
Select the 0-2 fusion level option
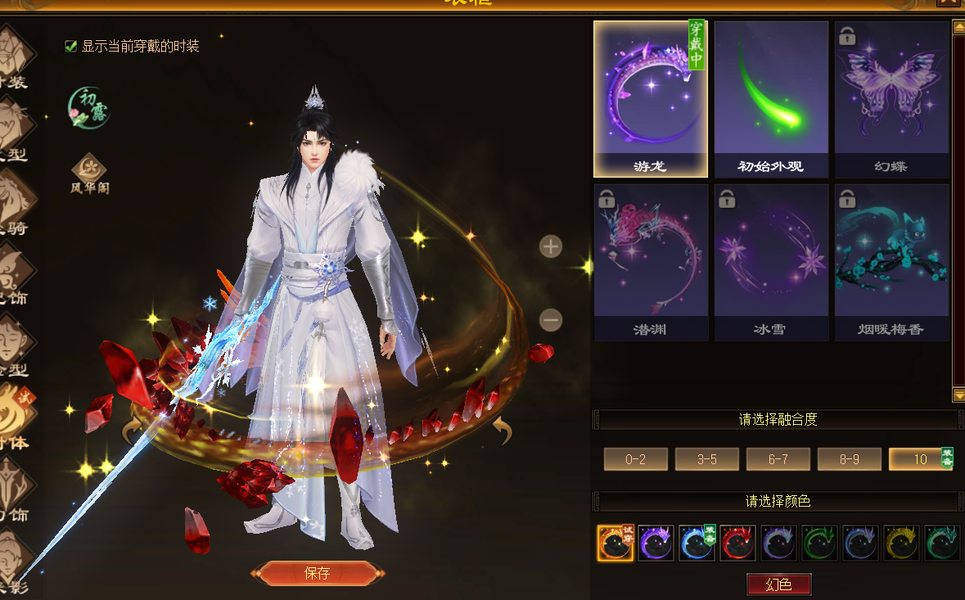[x=635, y=459]
